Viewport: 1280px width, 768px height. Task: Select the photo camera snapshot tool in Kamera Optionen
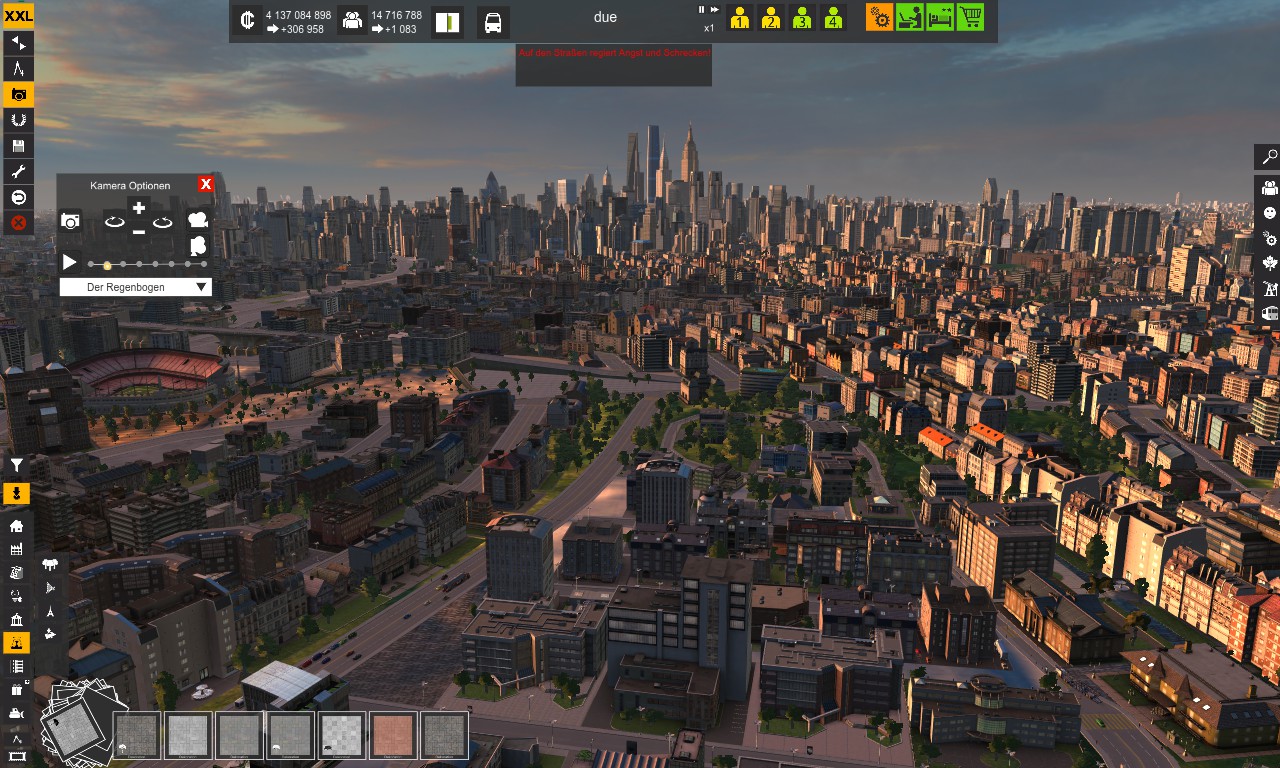(70, 221)
